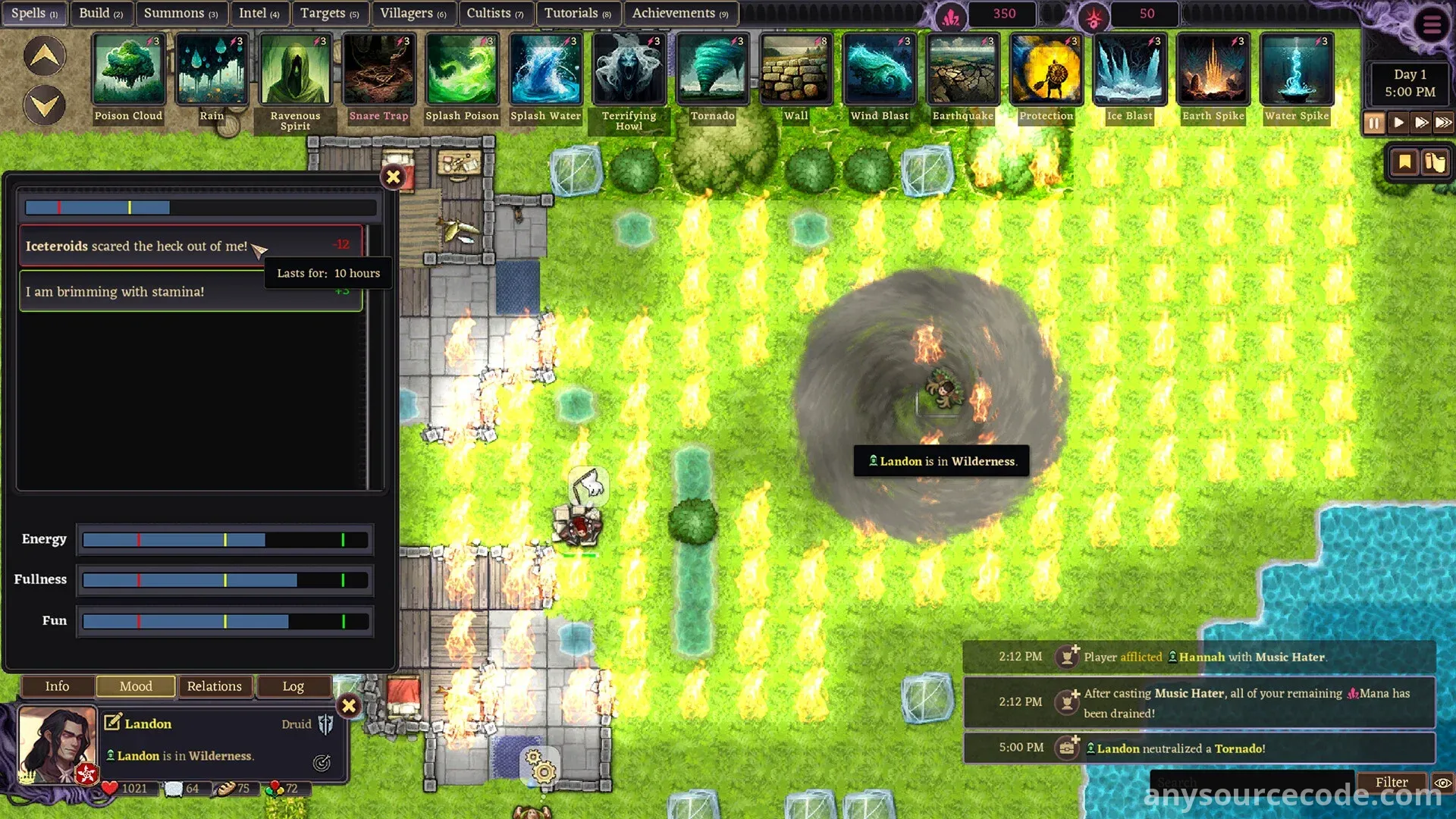Screen dimensions: 1456x819
Task: Open the hamburger main menu
Action: pyautogui.click(x=1432, y=24)
